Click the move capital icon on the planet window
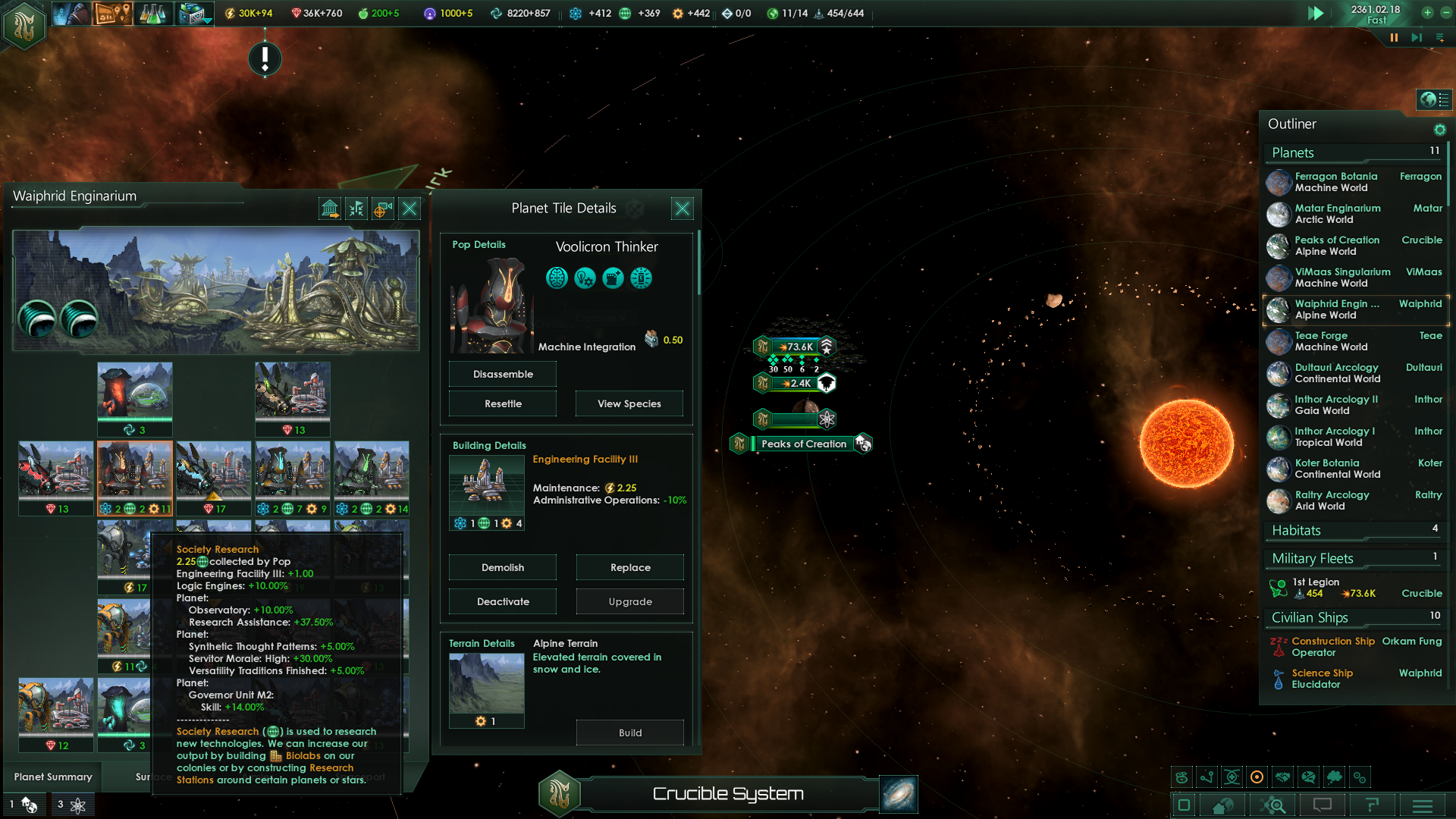The image size is (1456, 819). coord(331,209)
